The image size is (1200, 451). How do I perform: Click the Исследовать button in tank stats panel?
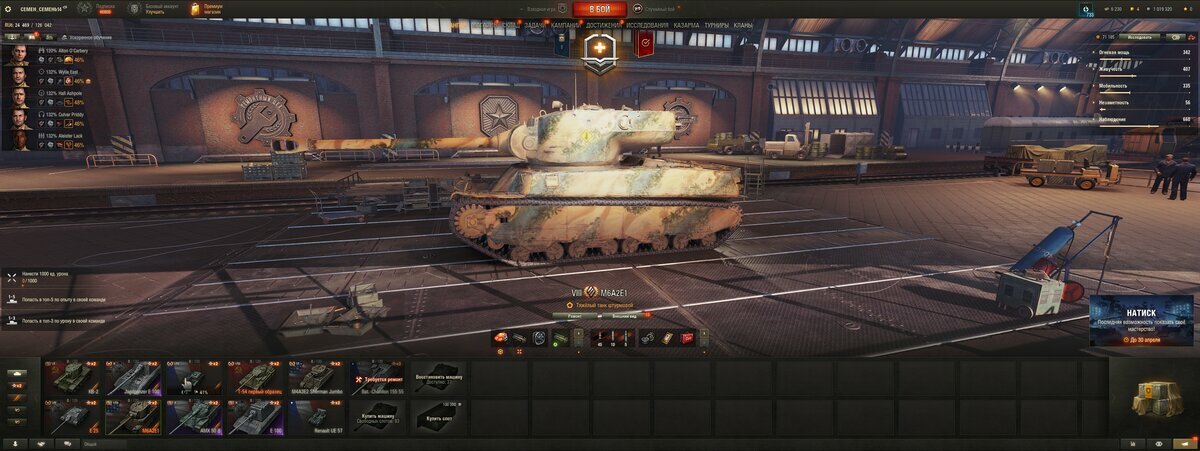1139,37
